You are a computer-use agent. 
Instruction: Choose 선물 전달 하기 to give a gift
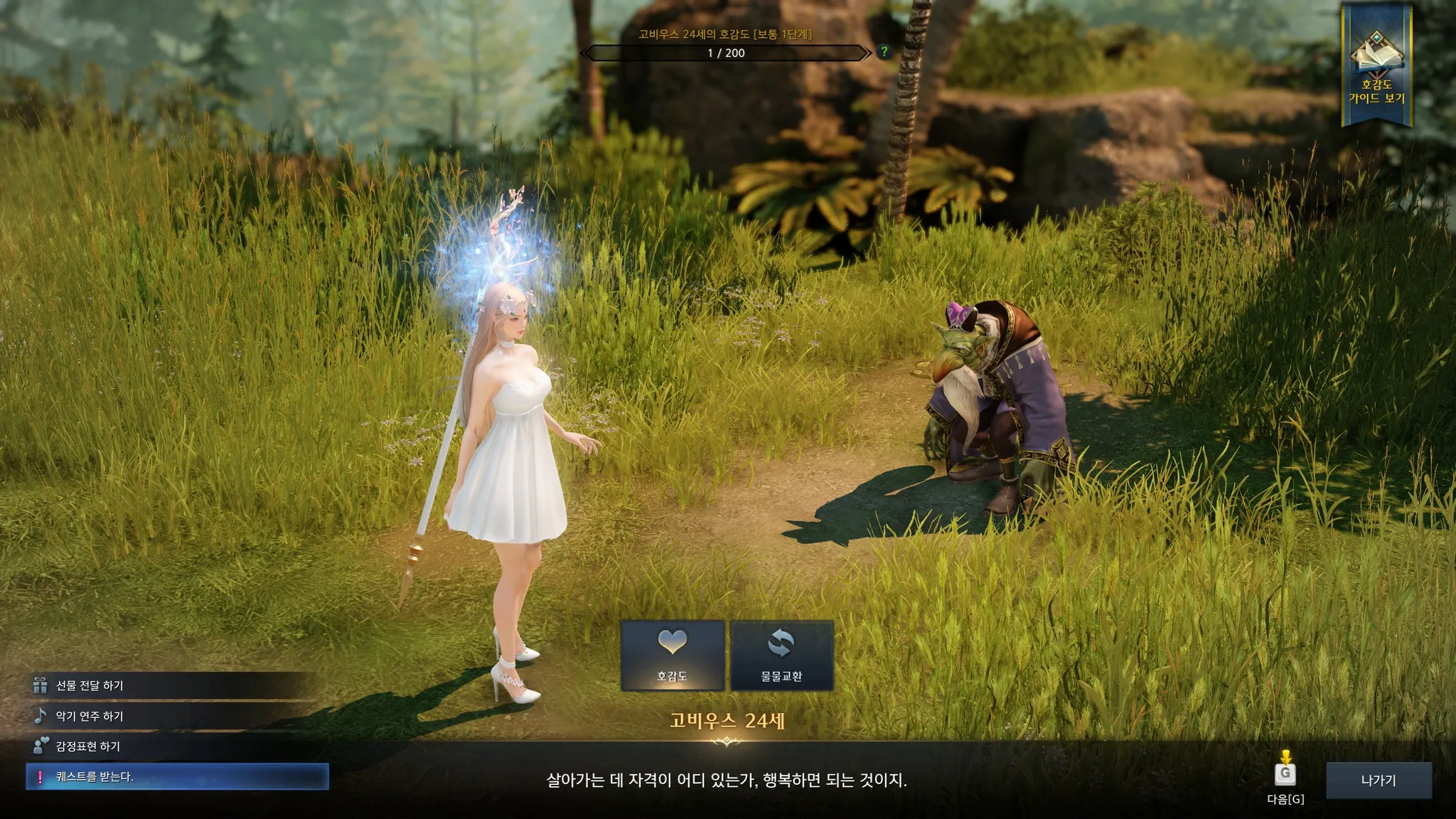tap(90, 685)
